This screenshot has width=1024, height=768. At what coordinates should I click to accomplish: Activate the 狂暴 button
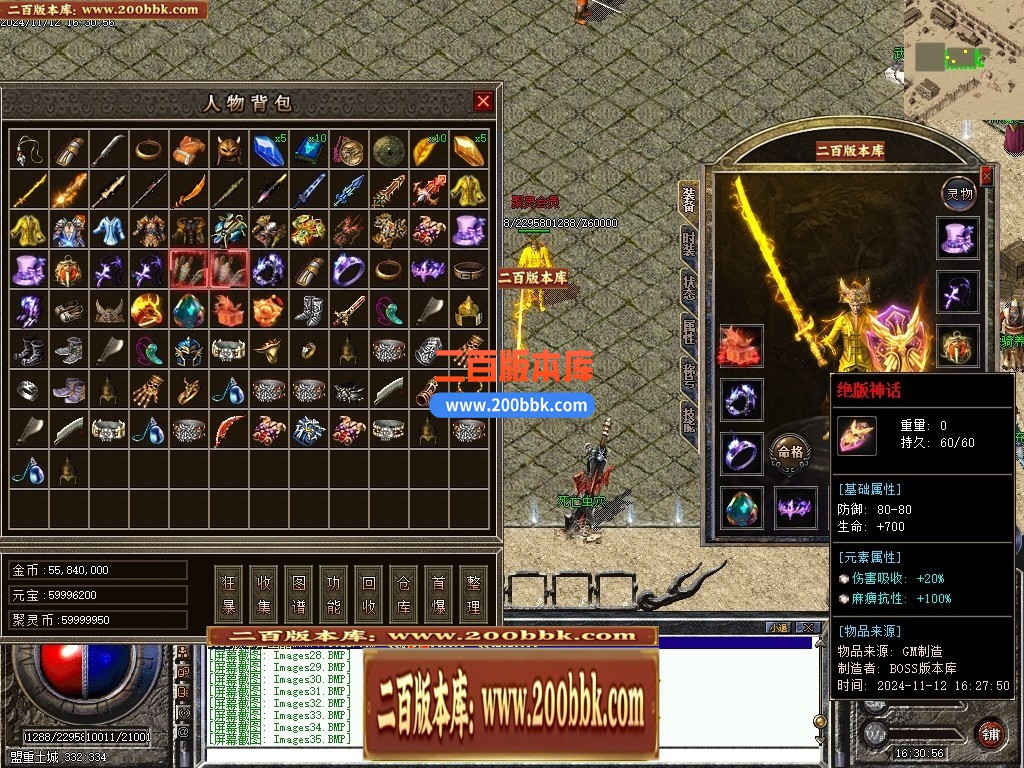coord(229,594)
